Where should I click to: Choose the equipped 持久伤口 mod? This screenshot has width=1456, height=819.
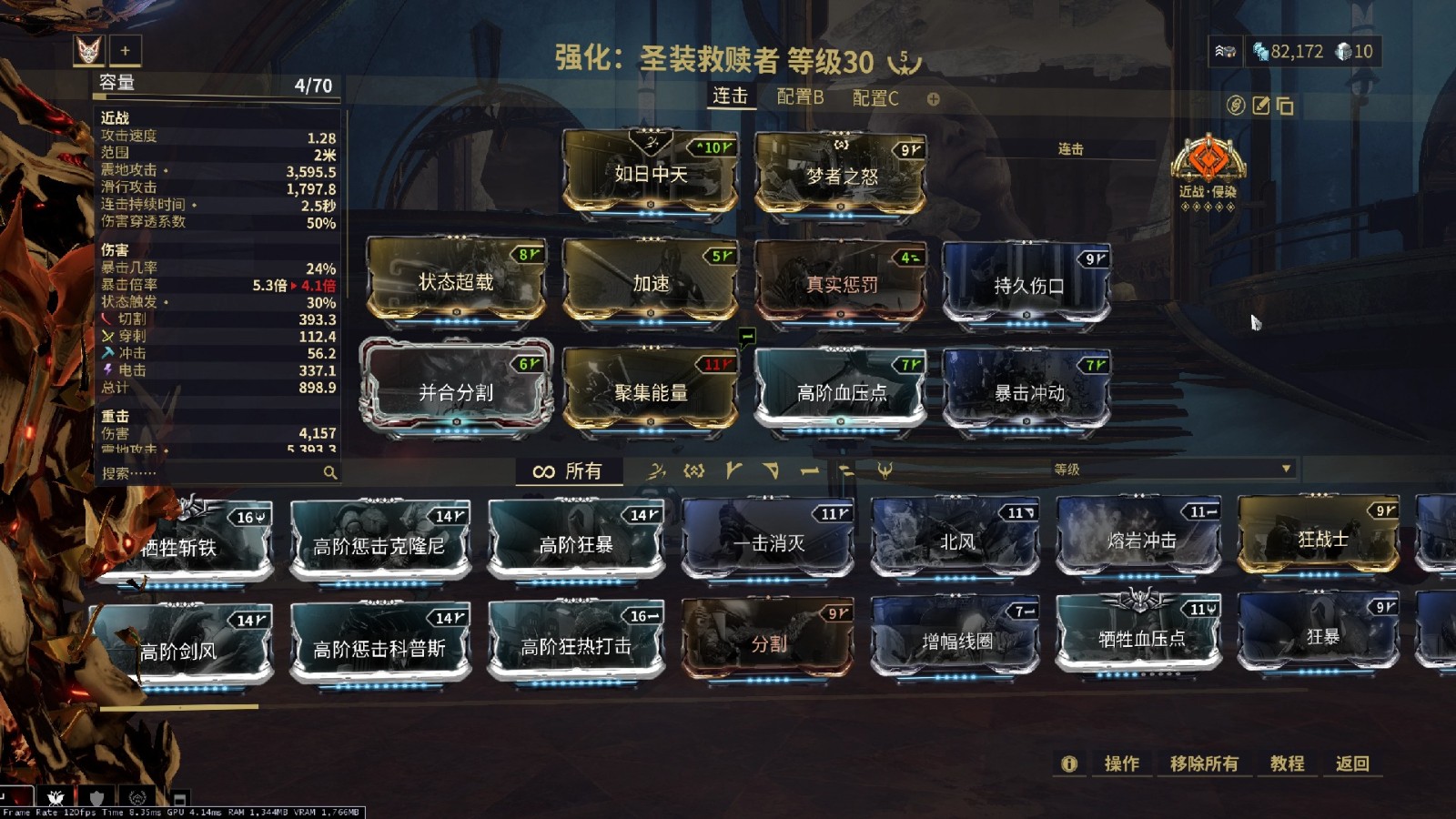point(1027,285)
